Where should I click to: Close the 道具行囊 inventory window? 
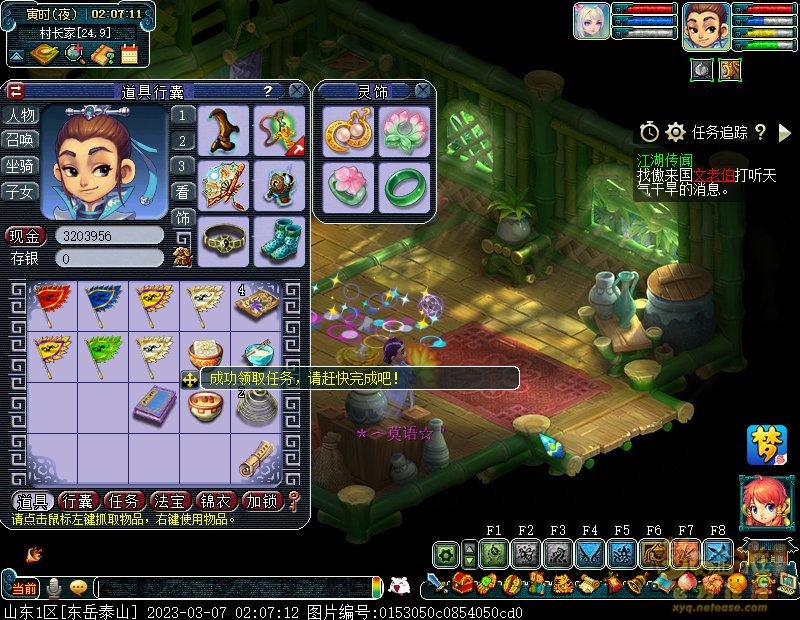[297, 90]
